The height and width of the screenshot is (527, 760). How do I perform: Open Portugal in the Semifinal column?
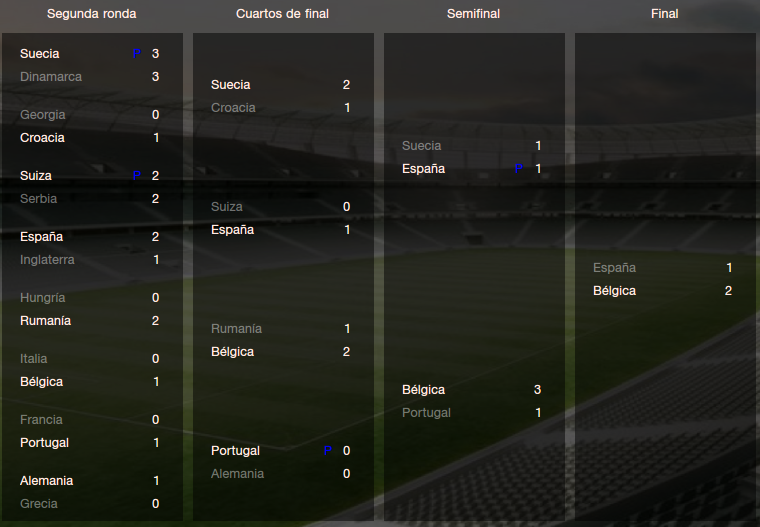[426, 413]
